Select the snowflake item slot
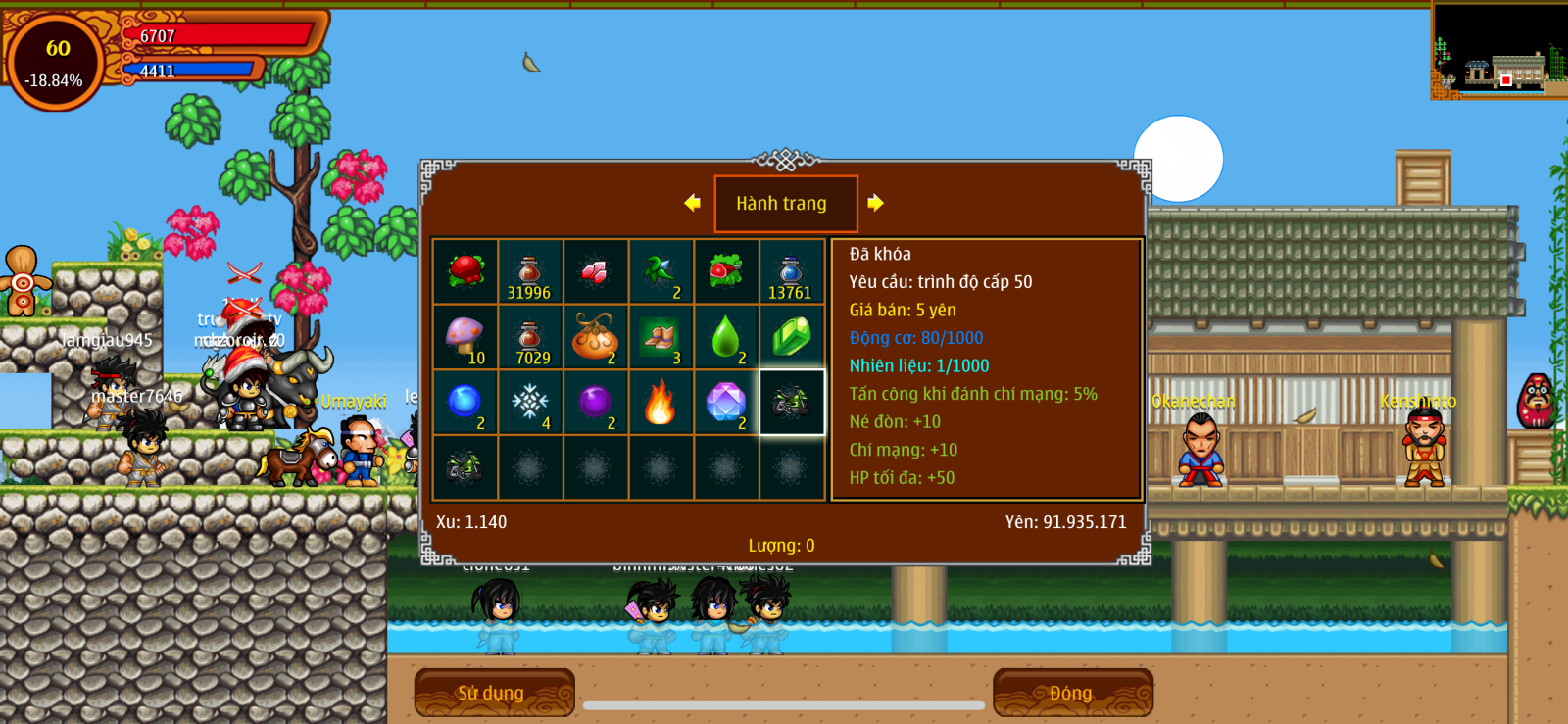The width and height of the screenshot is (1568, 724). (530, 402)
